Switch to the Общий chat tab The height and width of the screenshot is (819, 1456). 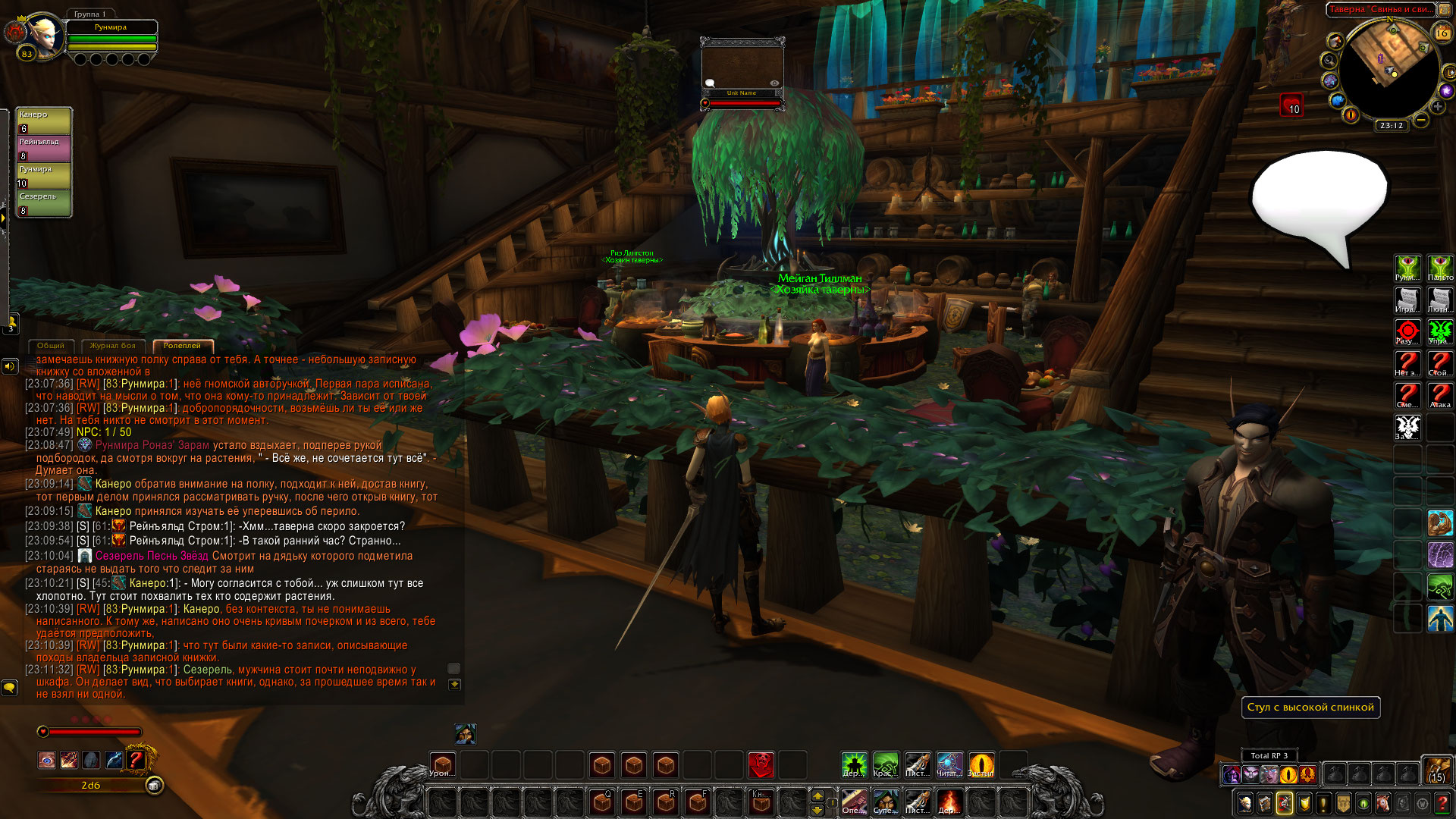(x=51, y=346)
